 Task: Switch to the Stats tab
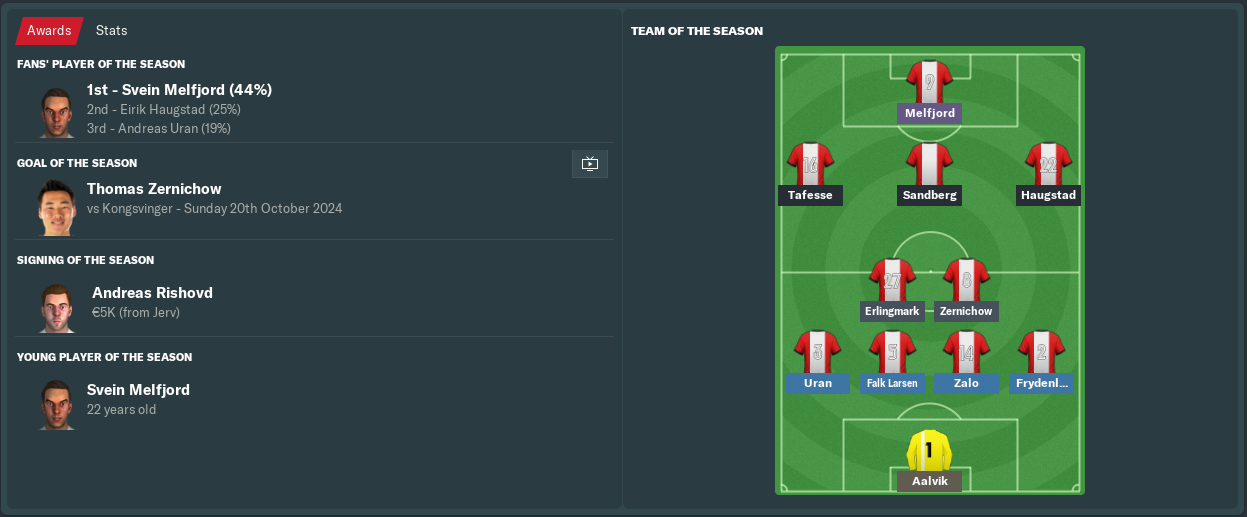point(111,31)
